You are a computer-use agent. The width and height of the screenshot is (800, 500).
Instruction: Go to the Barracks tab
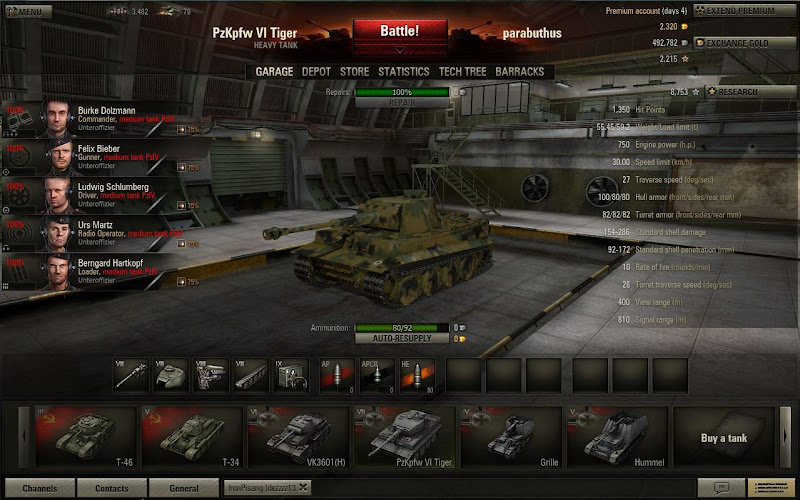pyautogui.click(x=521, y=72)
